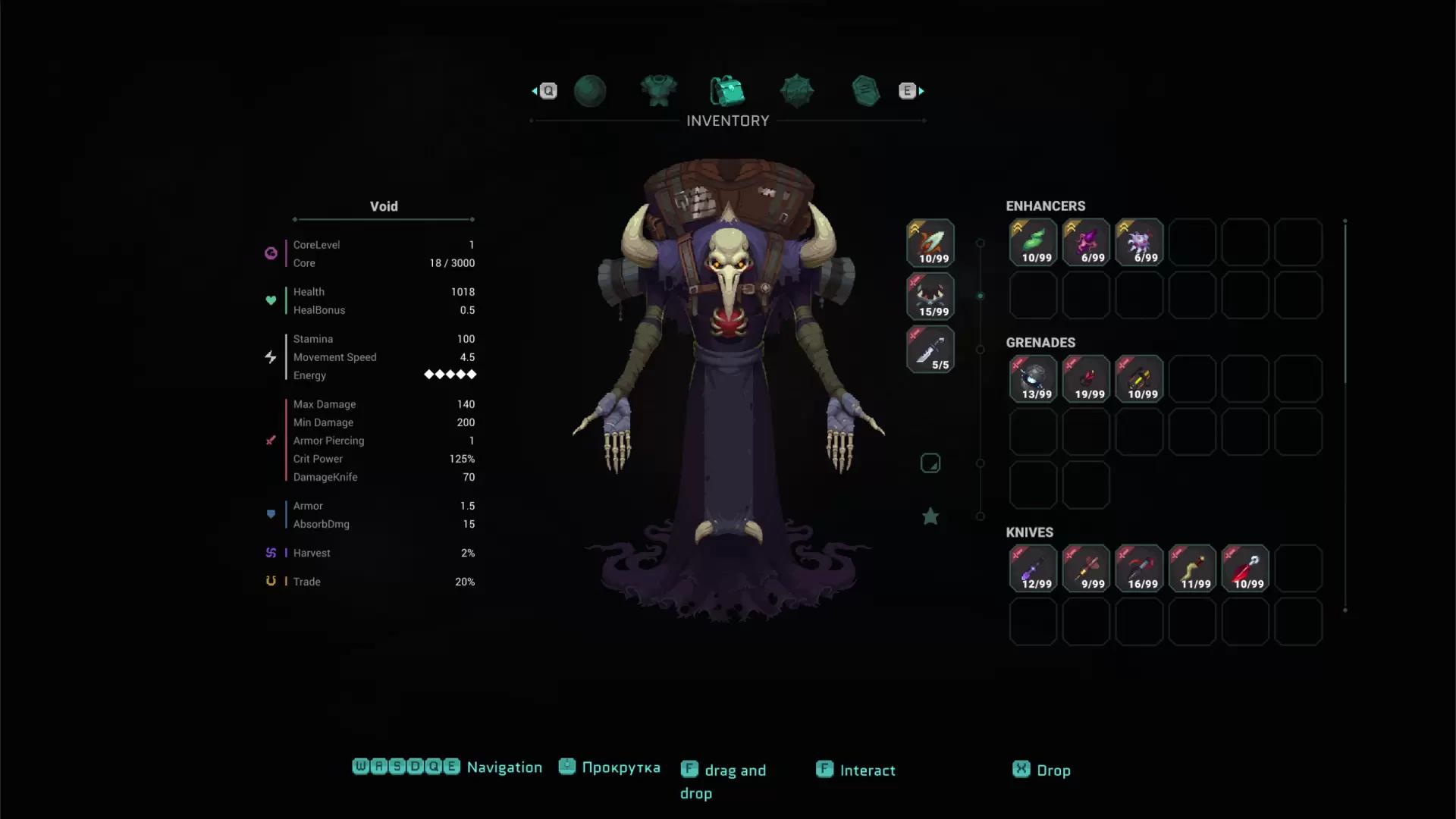
Task: Pick the knife stack showing 16/99
Action: (x=1139, y=569)
